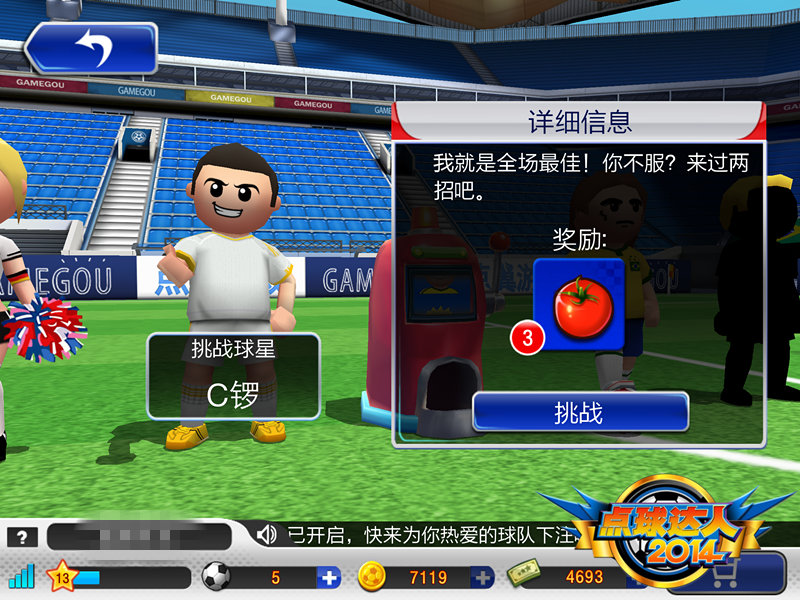Select the 挑战球星 C锣 name plate
Screen dimensions: 800x600
233,376
